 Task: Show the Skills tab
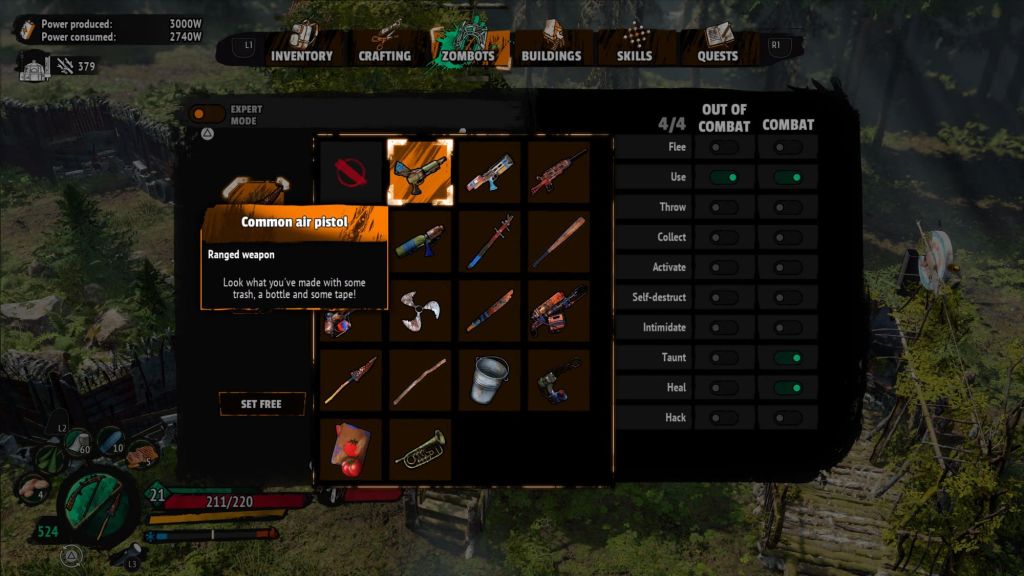pos(635,55)
